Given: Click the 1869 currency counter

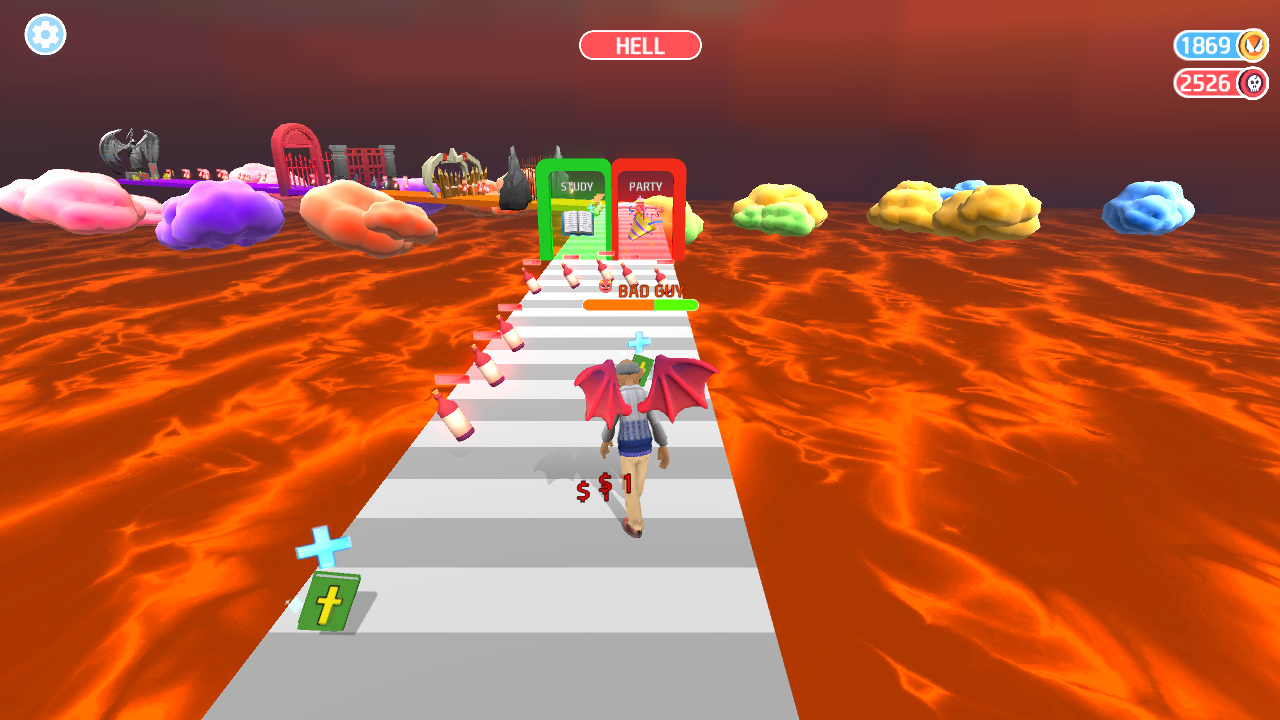Looking at the screenshot, I should 1210,45.
